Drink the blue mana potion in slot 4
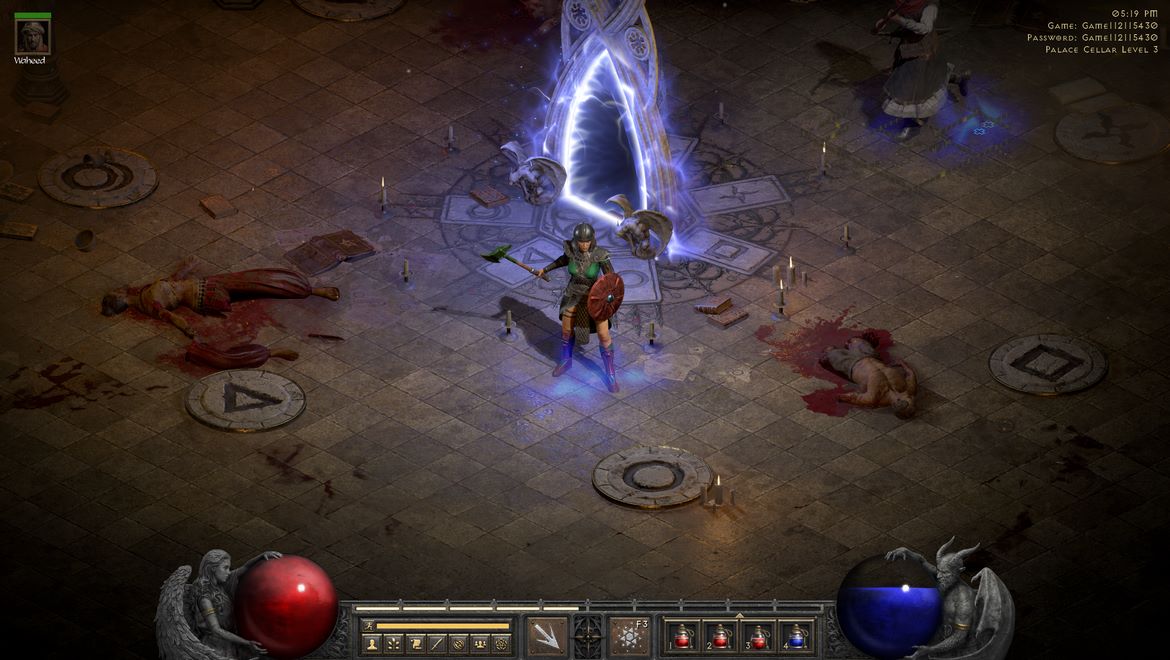Screen dimensions: 1170x660 [x=796, y=636]
